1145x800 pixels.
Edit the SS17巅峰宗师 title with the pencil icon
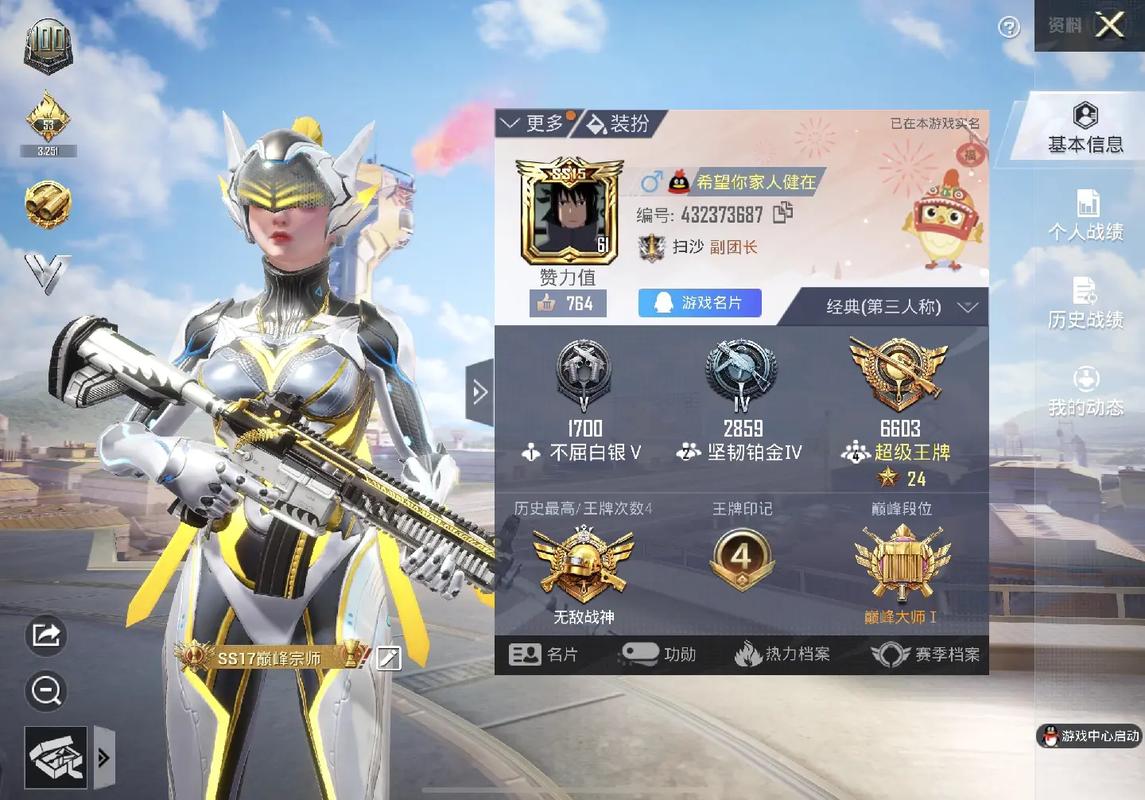click(x=388, y=657)
